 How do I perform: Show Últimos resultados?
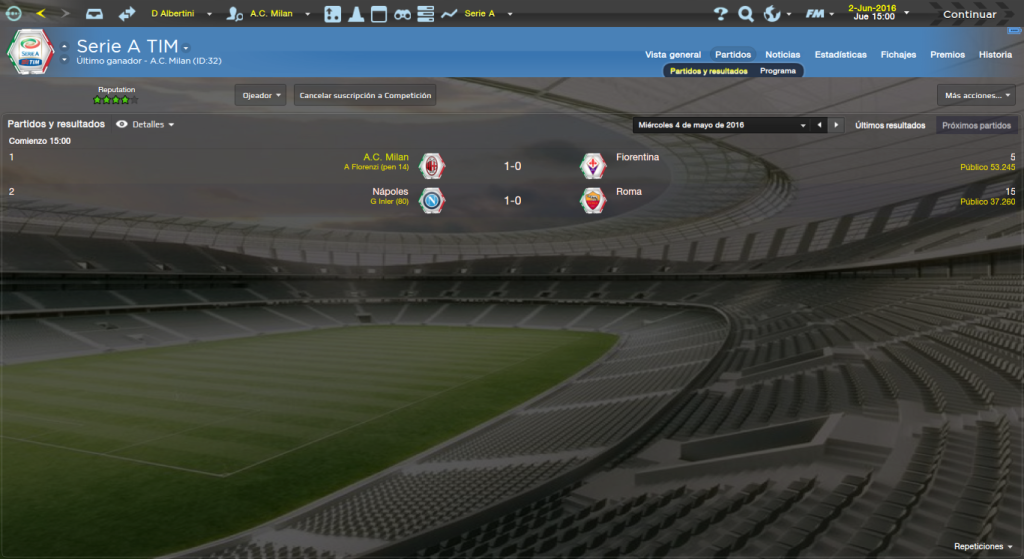click(x=889, y=125)
